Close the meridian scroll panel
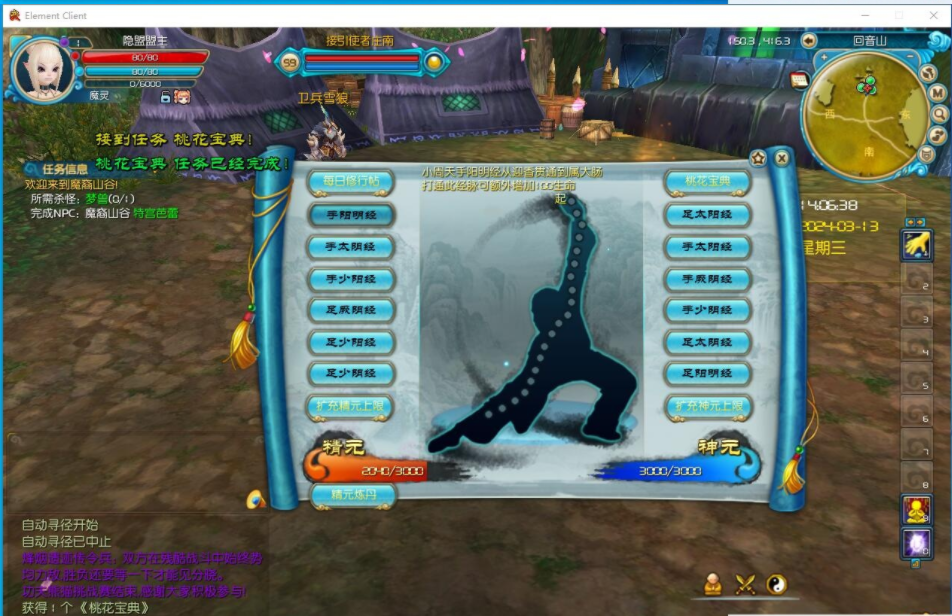Image resolution: width=952 pixels, height=616 pixels. (x=782, y=157)
